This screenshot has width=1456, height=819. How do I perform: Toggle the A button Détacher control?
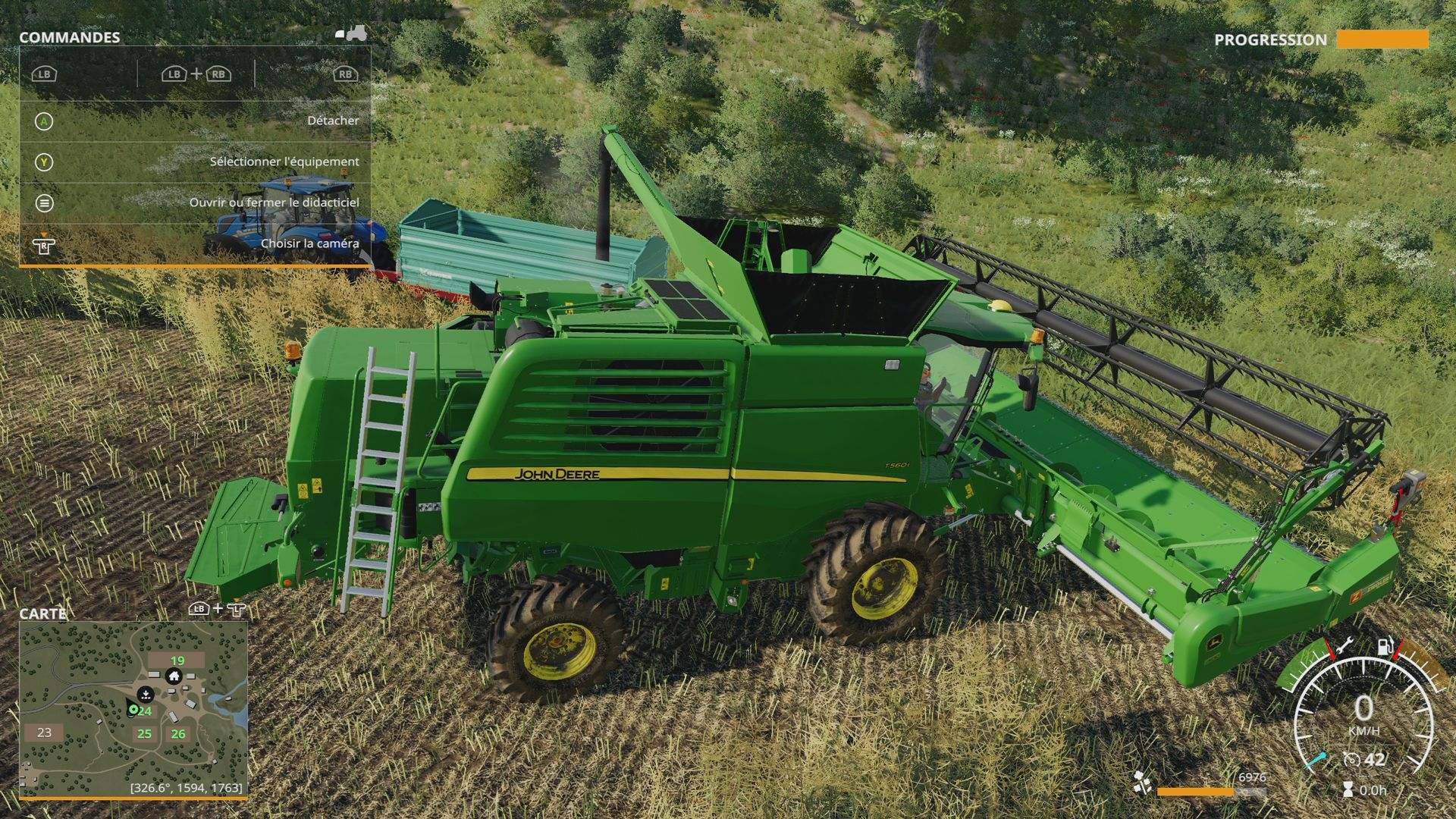[x=43, y=120]
